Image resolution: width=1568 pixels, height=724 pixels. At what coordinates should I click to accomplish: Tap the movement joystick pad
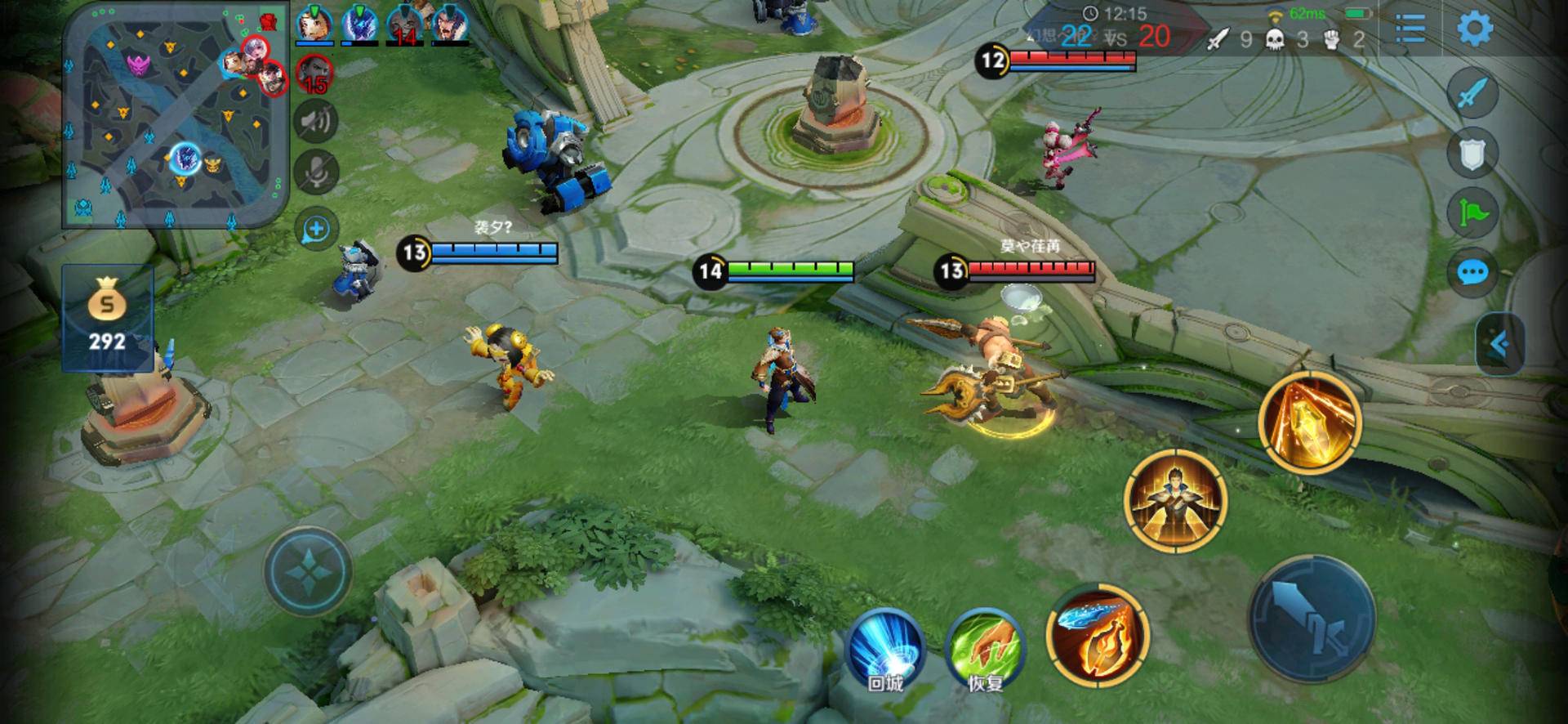click(308, 571)
